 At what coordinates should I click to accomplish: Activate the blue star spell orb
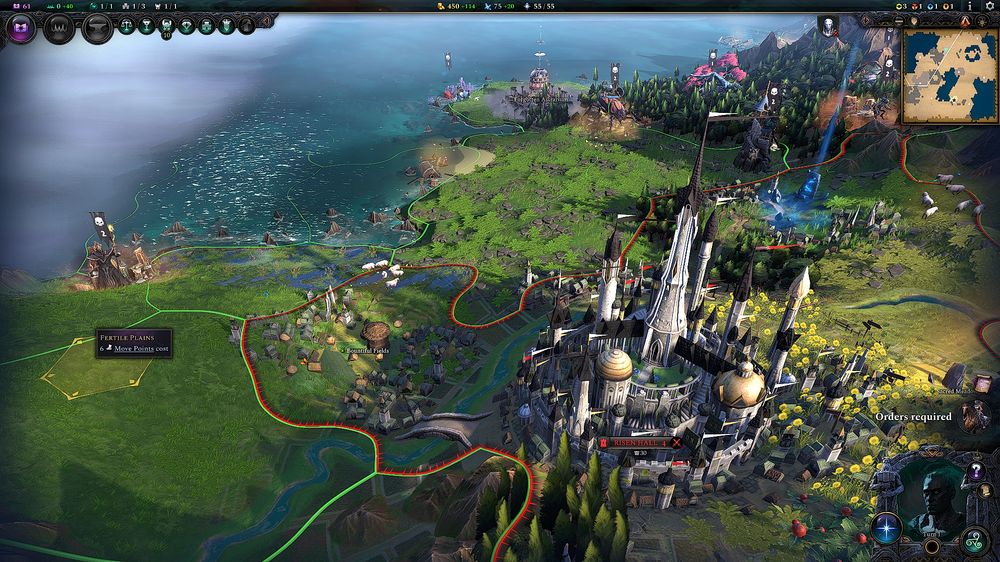coord(886,526)
